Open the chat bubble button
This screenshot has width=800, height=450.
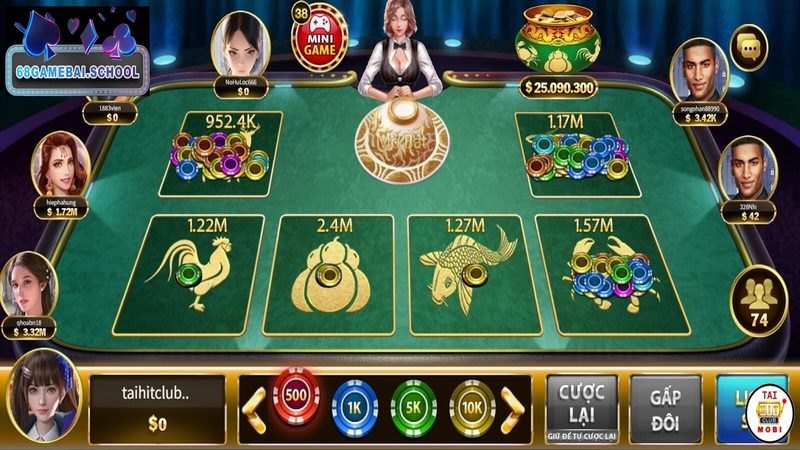[747, 45]
